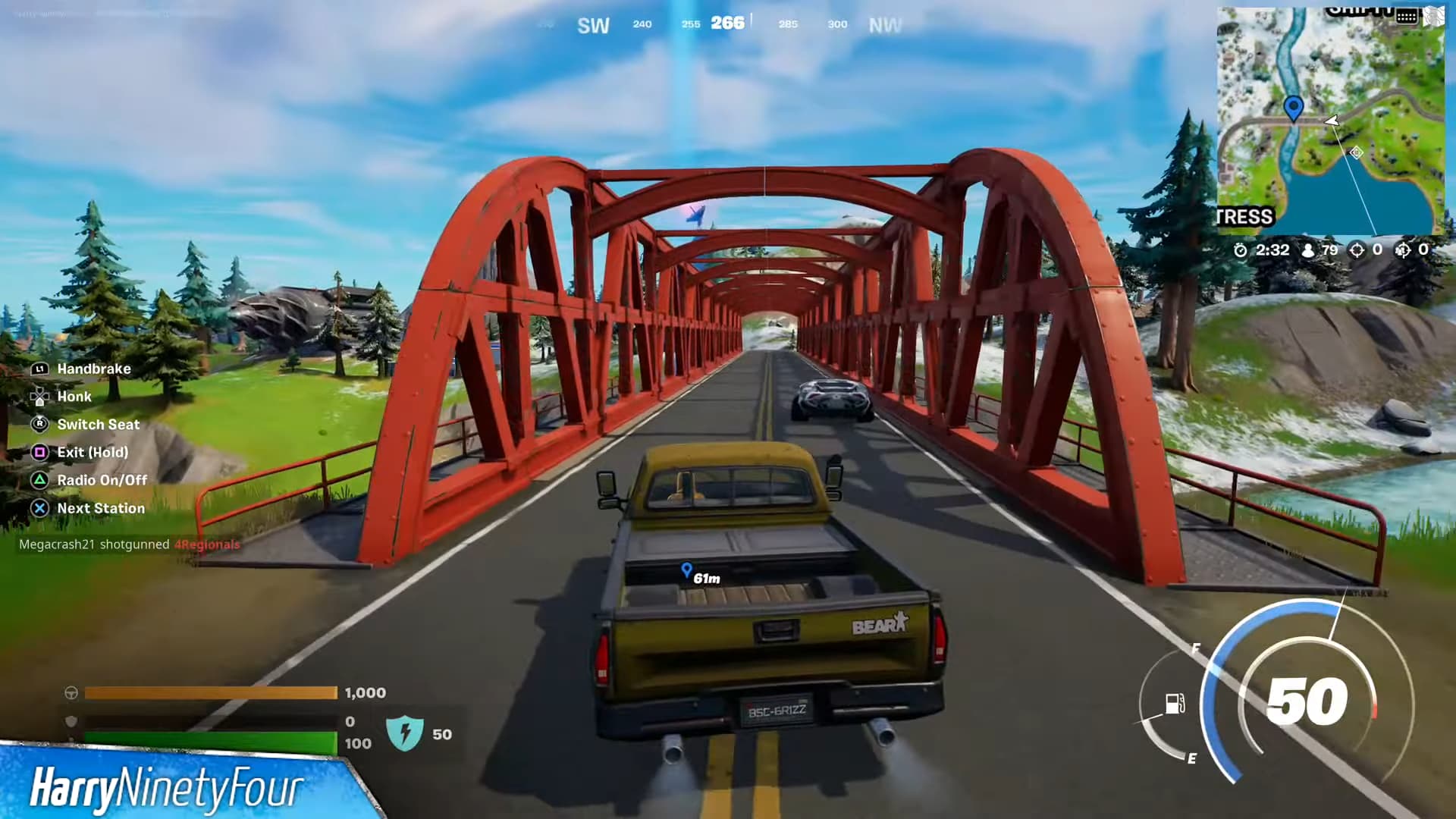Click the fuel pump gauge icon
Viewport: 1456px width, 819px height.
tap(1175, 704)
